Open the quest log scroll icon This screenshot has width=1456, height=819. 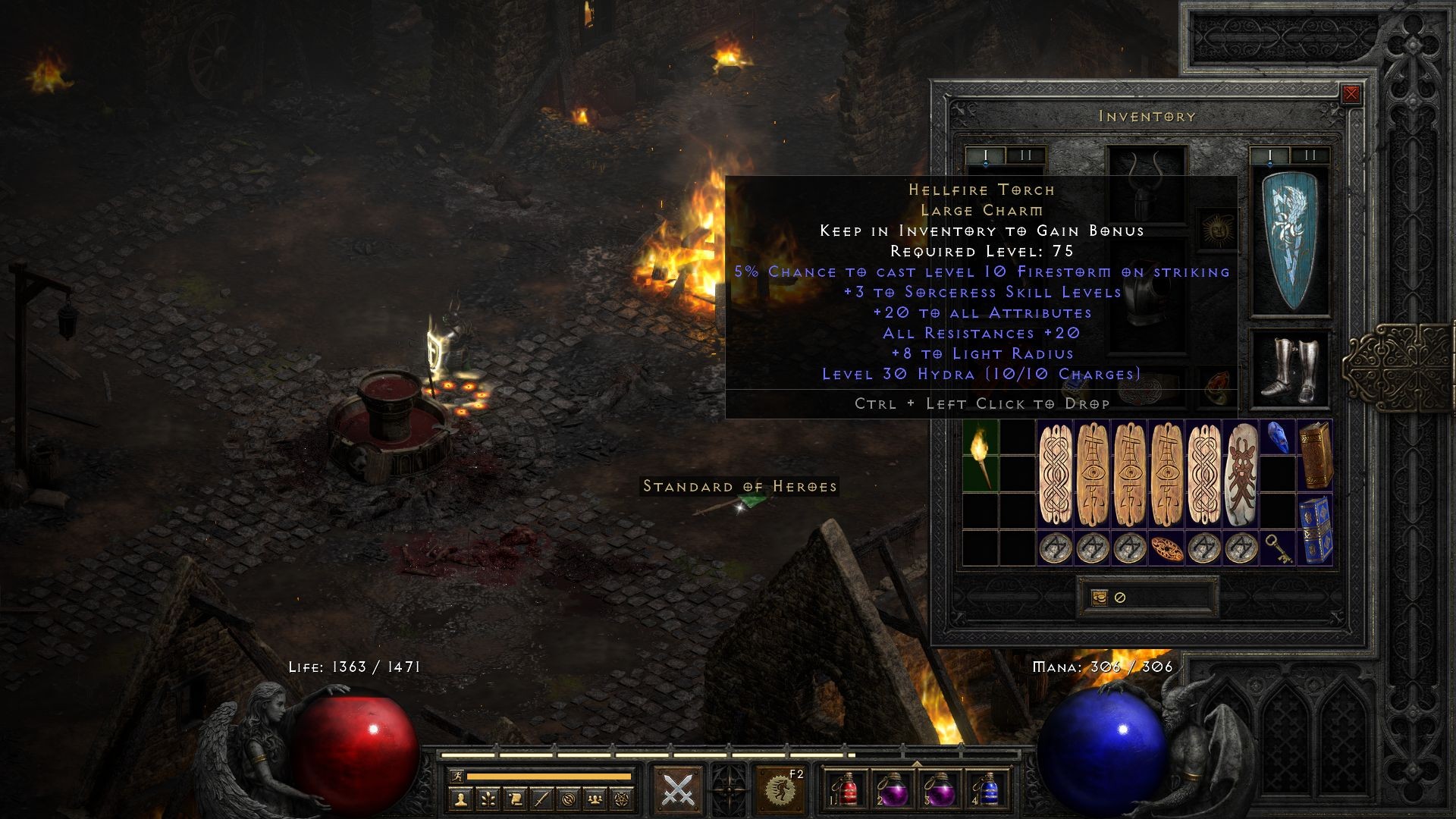pos(514,799)
